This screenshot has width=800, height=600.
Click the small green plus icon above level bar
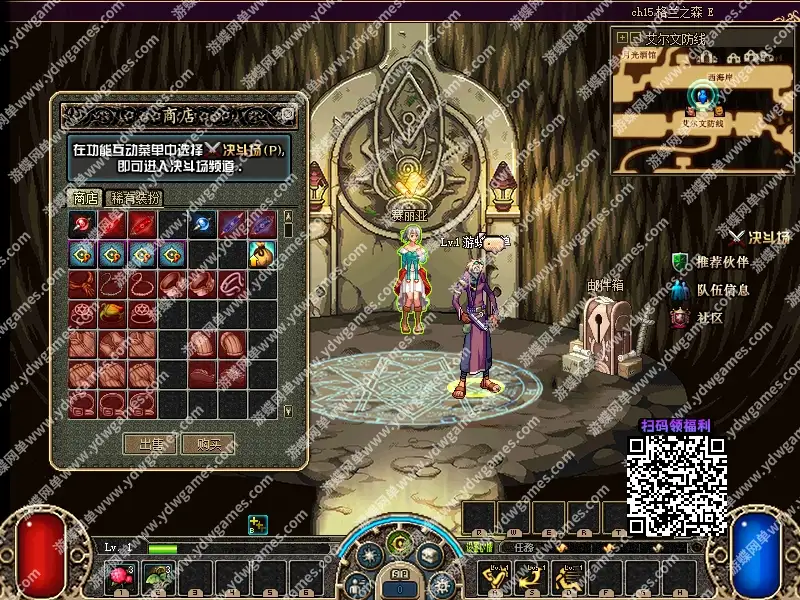pos(257,523)
